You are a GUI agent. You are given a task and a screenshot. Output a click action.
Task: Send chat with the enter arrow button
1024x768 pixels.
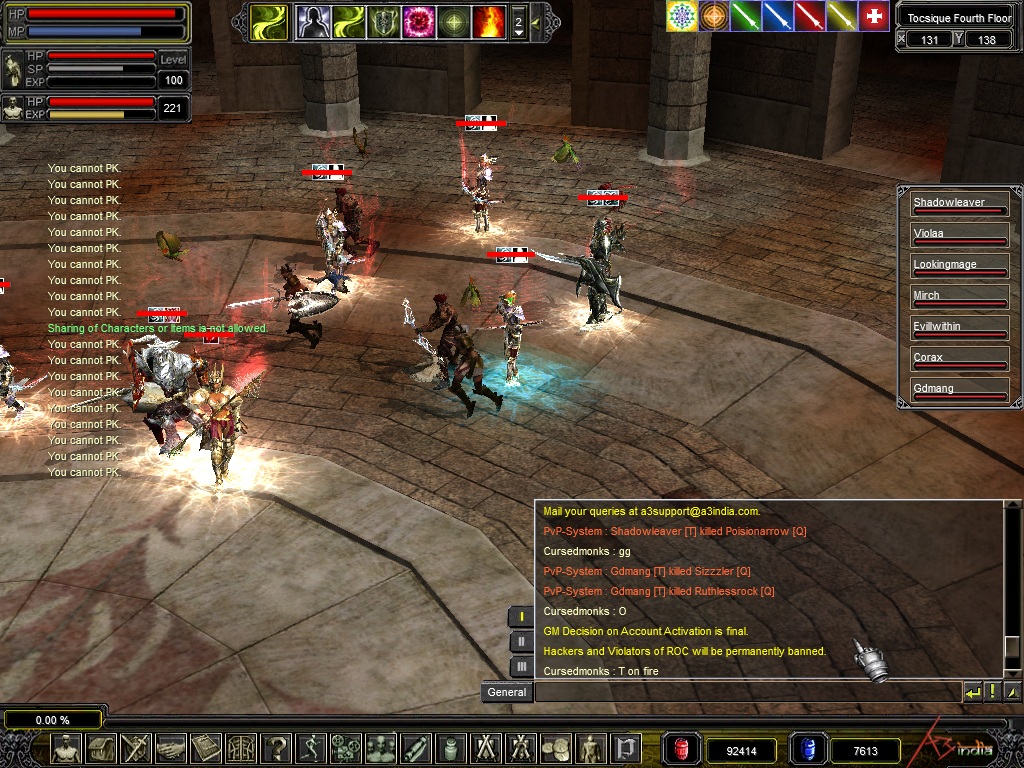972,692
